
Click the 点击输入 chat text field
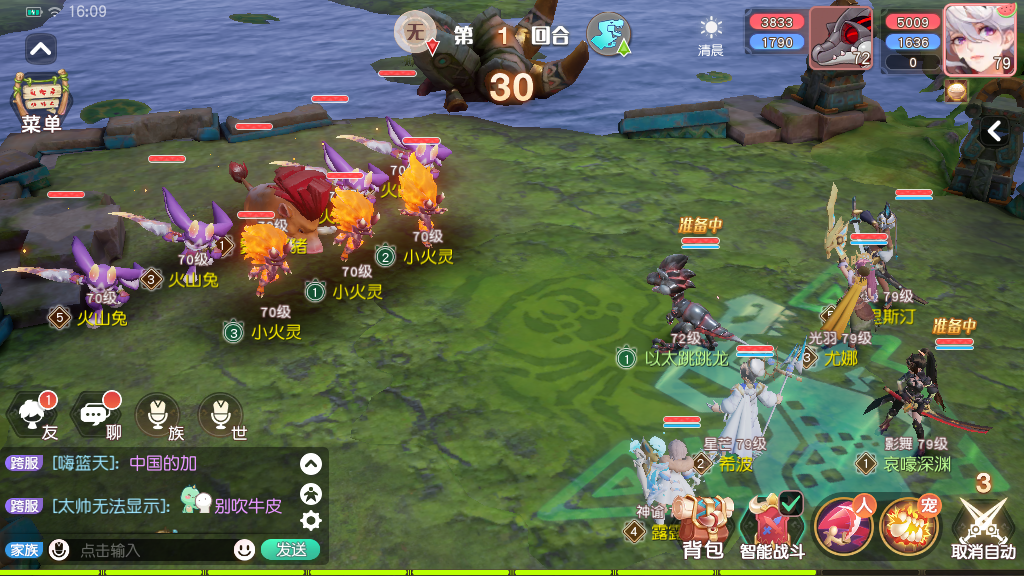click(150, 550)
